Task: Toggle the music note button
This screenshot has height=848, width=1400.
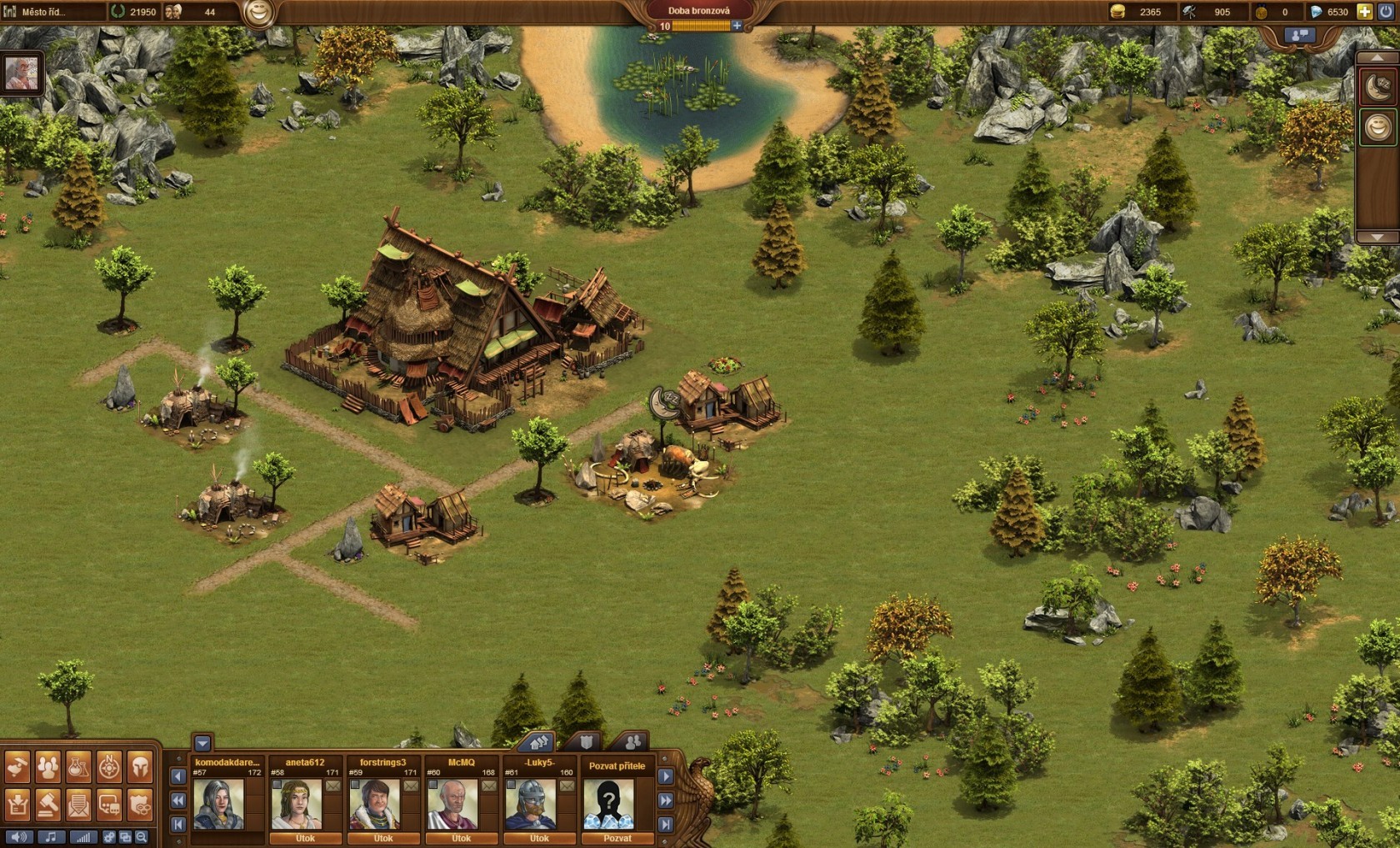Action: [x=51, y=837]
